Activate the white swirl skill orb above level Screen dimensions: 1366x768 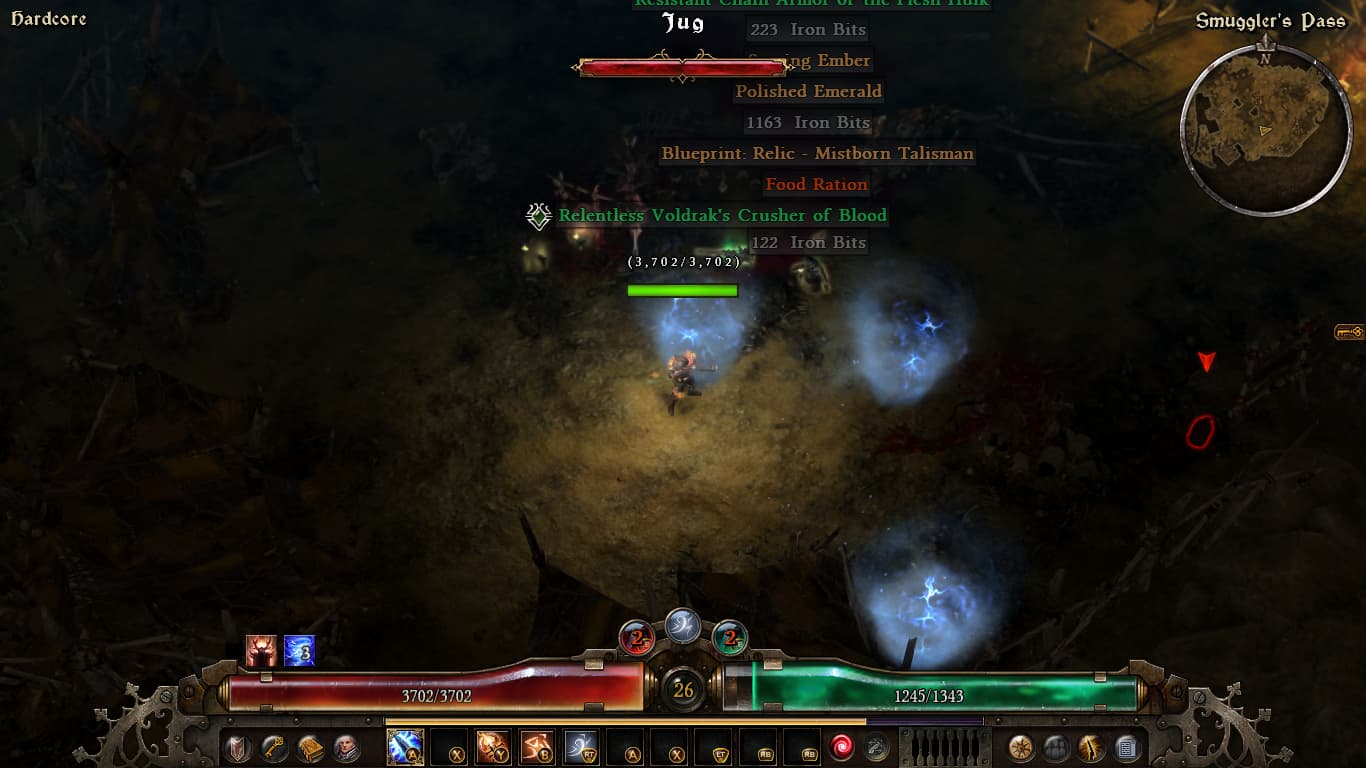click(x=683, y=625)
